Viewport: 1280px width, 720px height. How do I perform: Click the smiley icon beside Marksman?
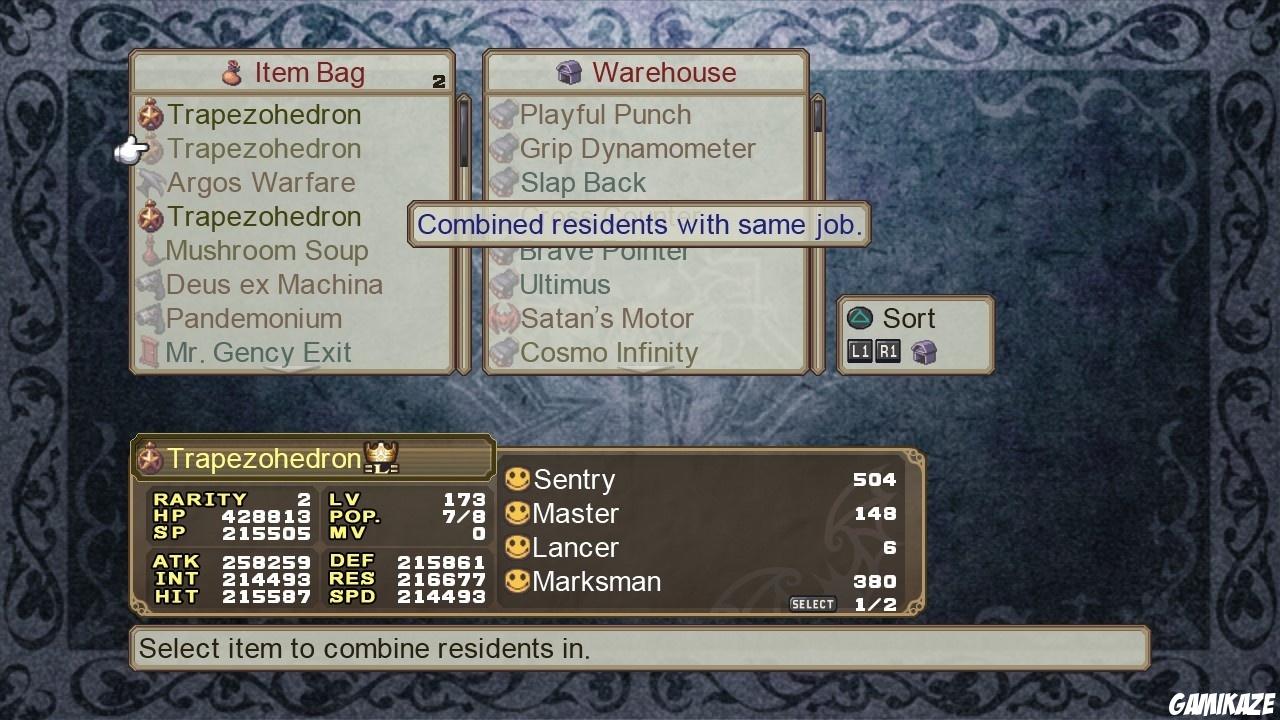tap(519, 581)
